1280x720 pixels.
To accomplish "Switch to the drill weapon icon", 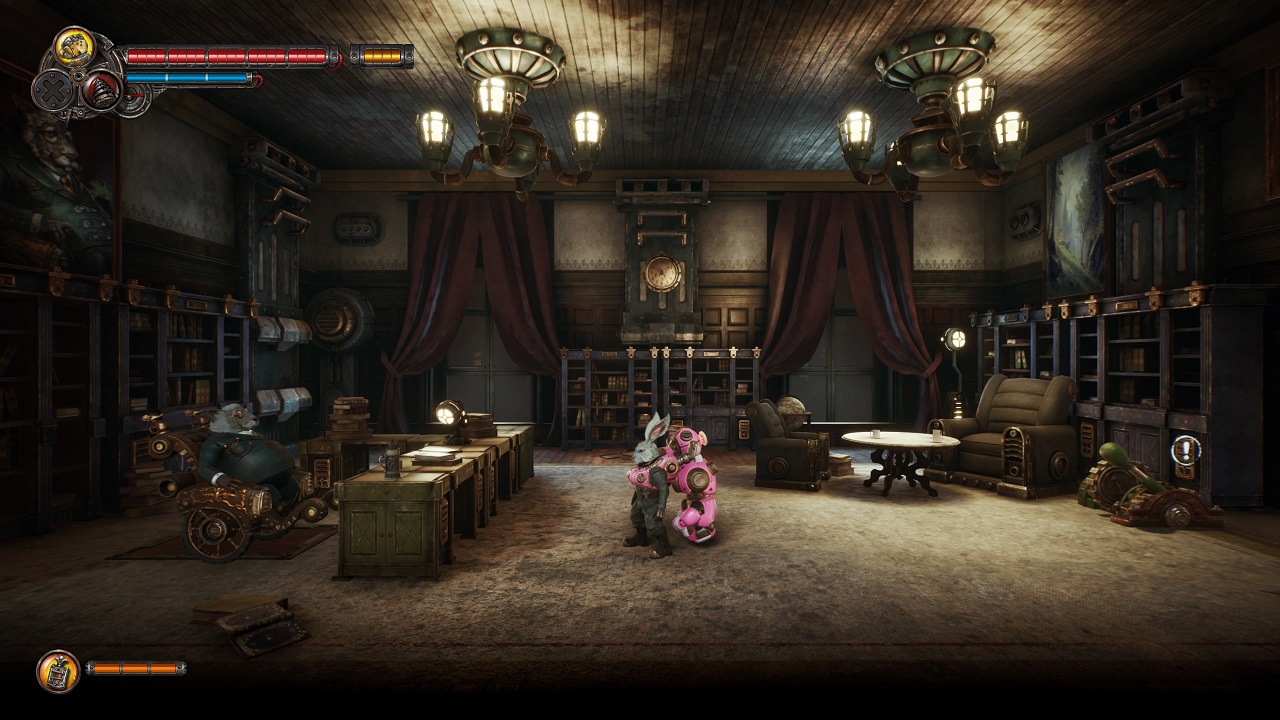I will [x=101, y=91].
